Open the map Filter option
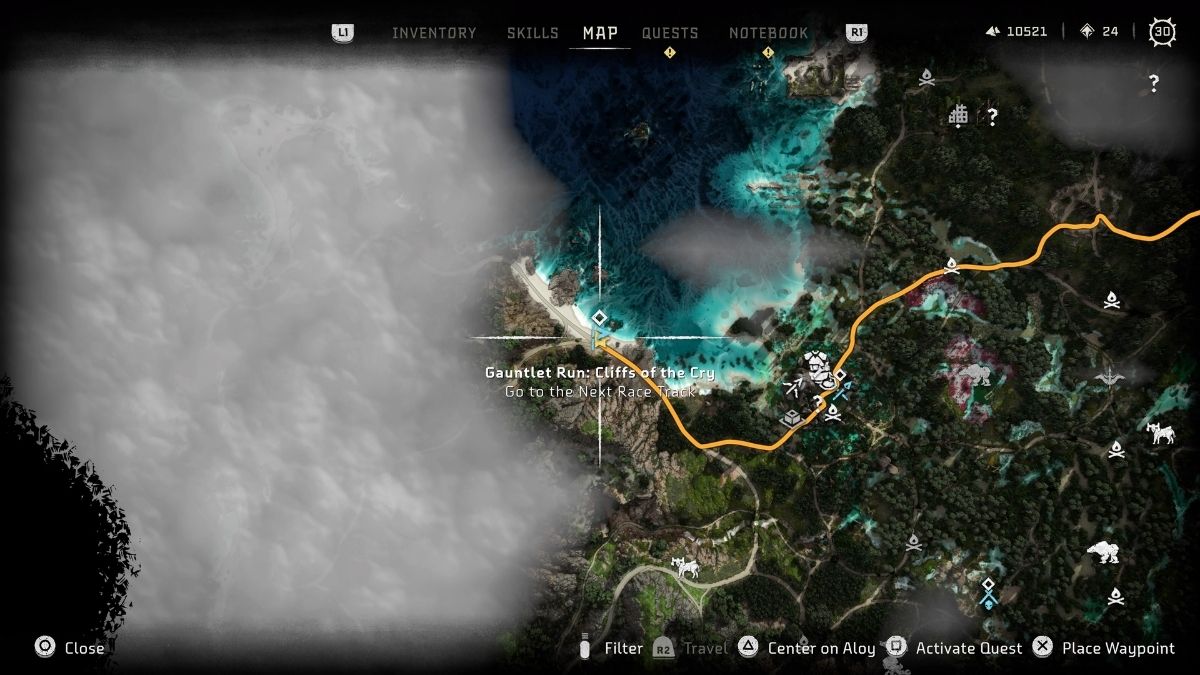Screen dimensions: 1200x675 click(x=623, y=648)
